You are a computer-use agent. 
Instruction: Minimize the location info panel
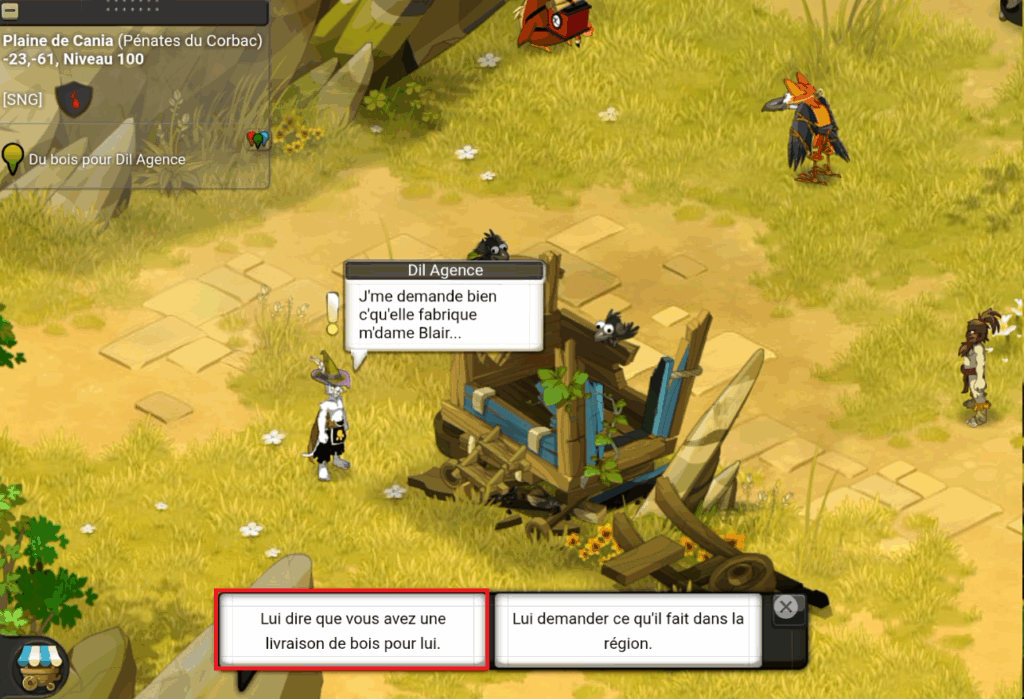(11, 7)
